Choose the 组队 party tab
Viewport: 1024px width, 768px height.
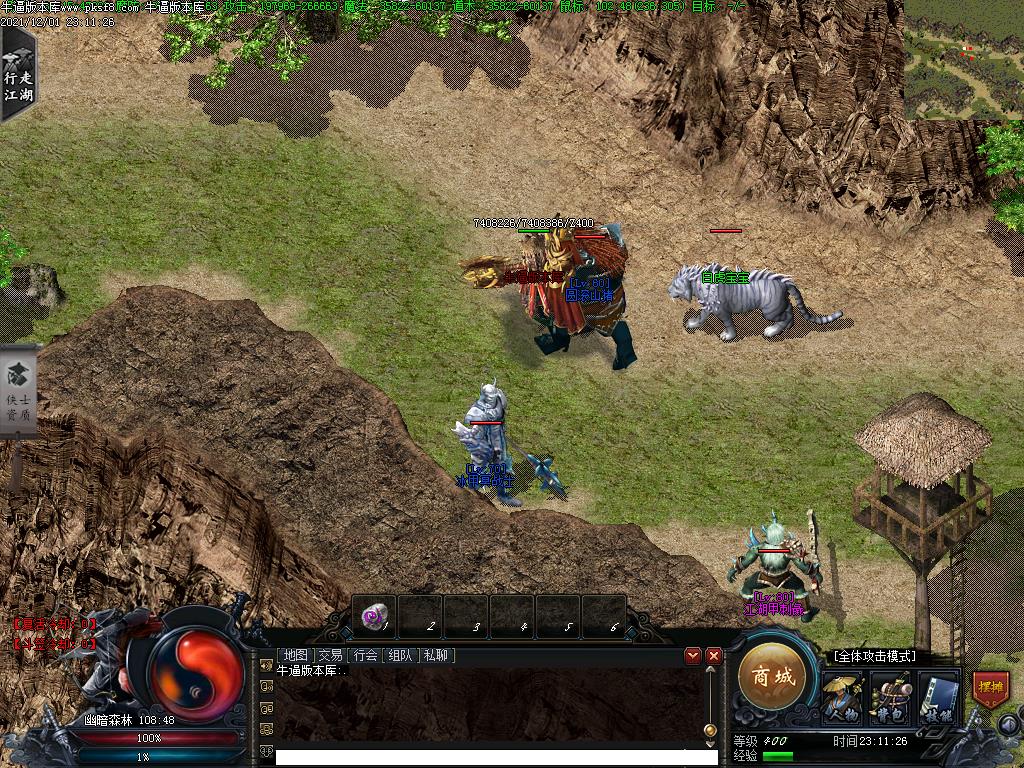pyautogui.click(x=400, y=655)
